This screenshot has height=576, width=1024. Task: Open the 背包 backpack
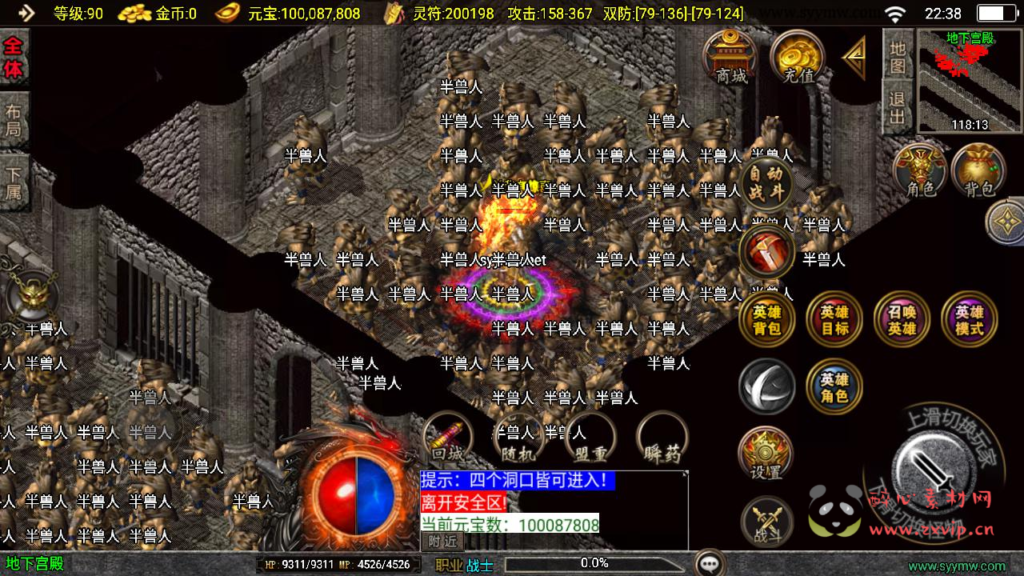(978, 169)
